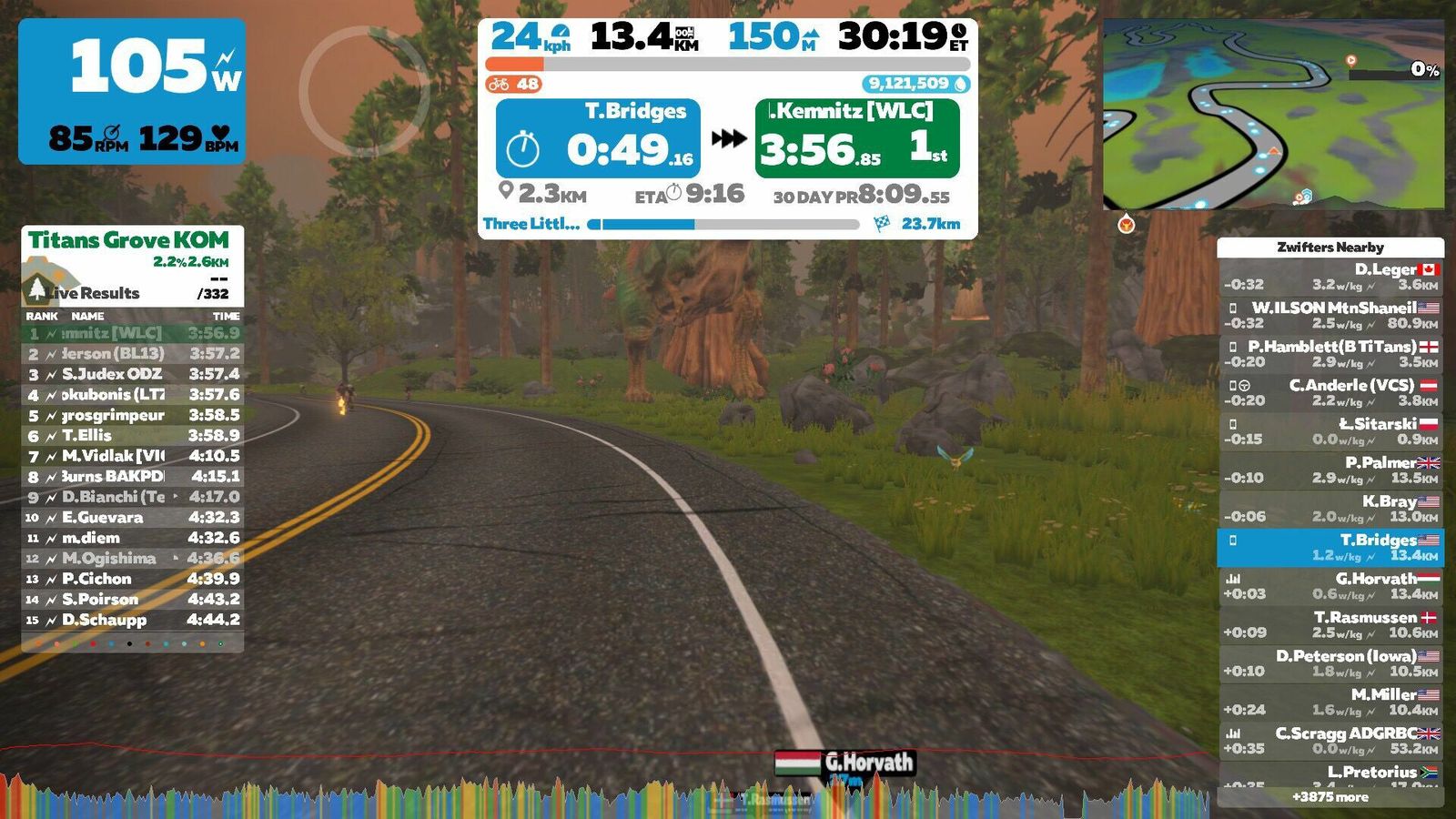Select S.Judex ODZ on the KOM leaderboard
Image resolution: width=1456 pixels, height=819 pixels.
coord(133,374)
